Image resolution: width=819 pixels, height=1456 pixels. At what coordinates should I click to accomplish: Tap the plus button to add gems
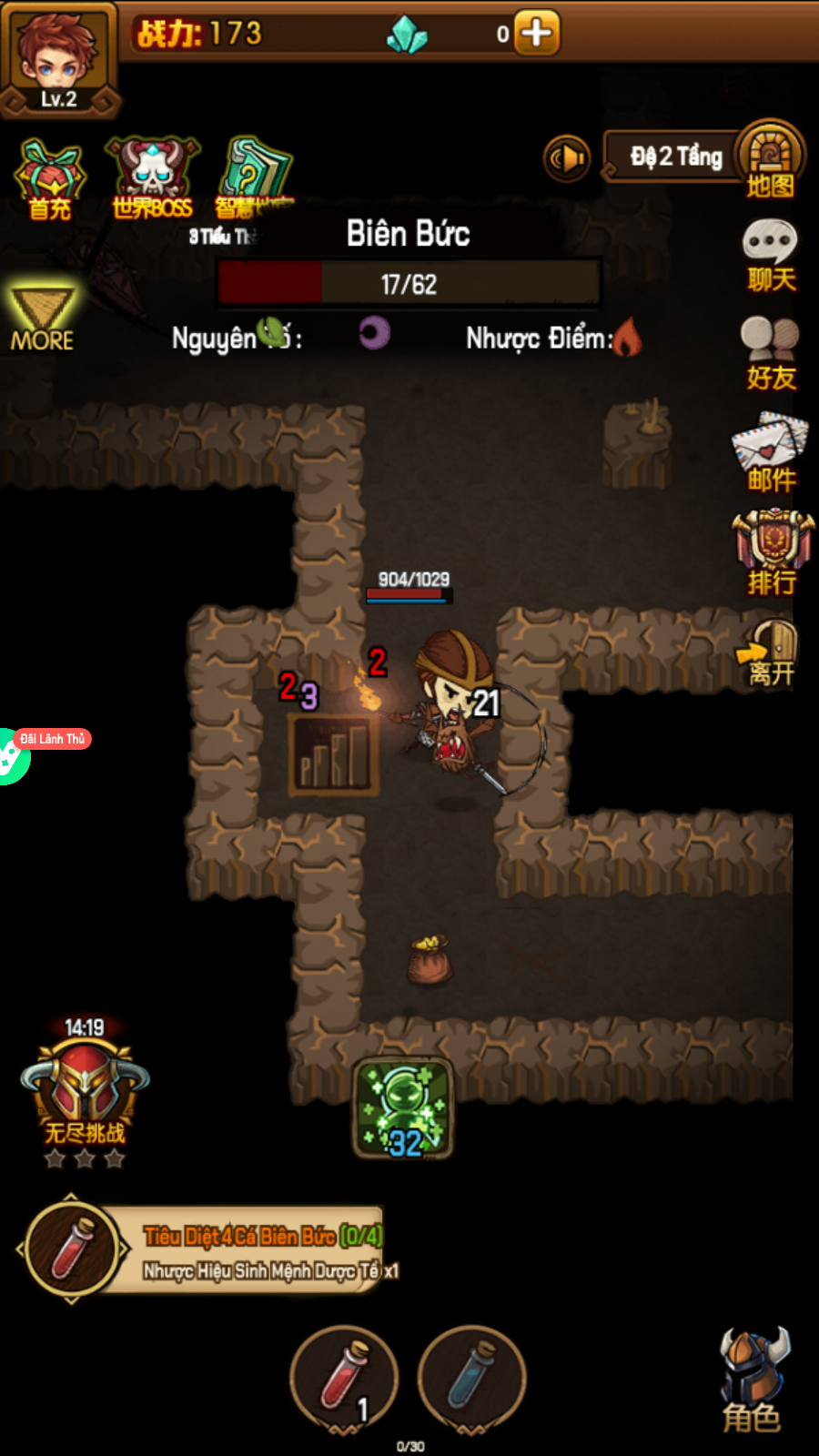click(536, 34)
